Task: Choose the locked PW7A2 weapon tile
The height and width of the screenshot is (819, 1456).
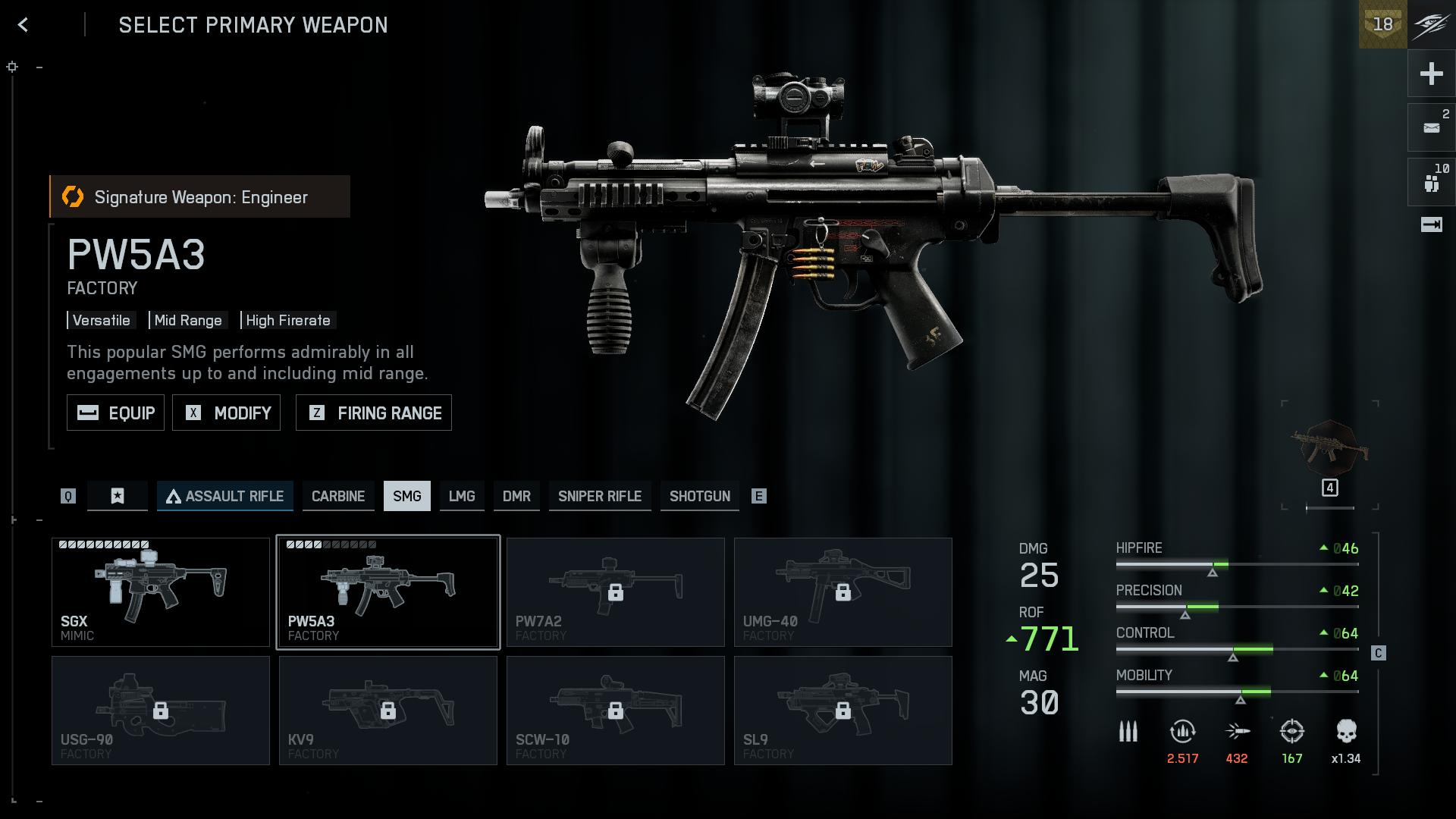Action: click(x=616, y=592)
